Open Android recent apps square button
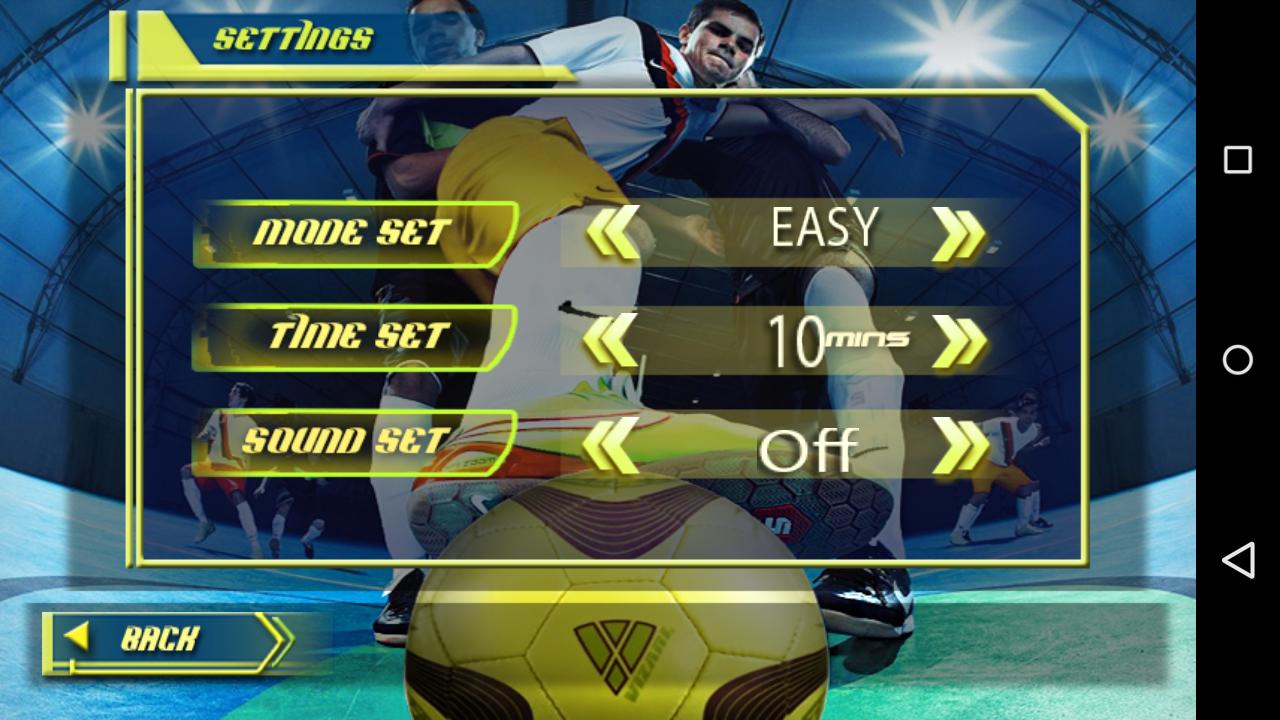The width and height of the screenshot is (1280, 720). (1238, 160)
